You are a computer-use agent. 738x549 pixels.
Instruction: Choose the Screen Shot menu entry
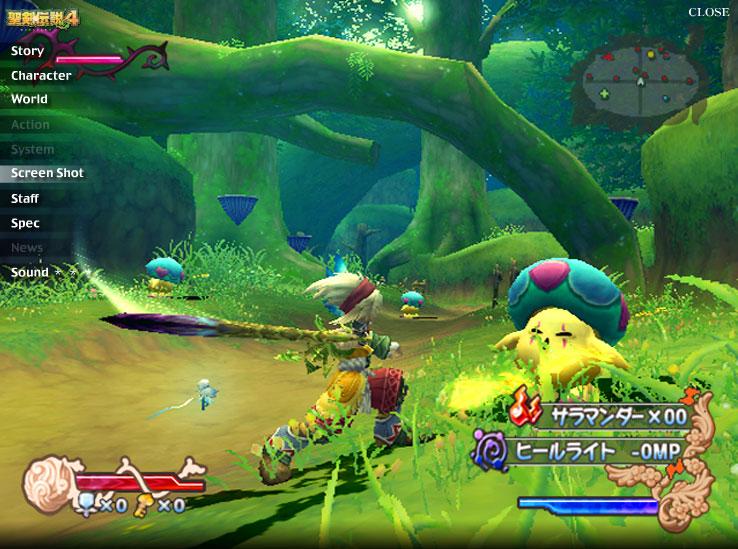[x=47, y=173]
